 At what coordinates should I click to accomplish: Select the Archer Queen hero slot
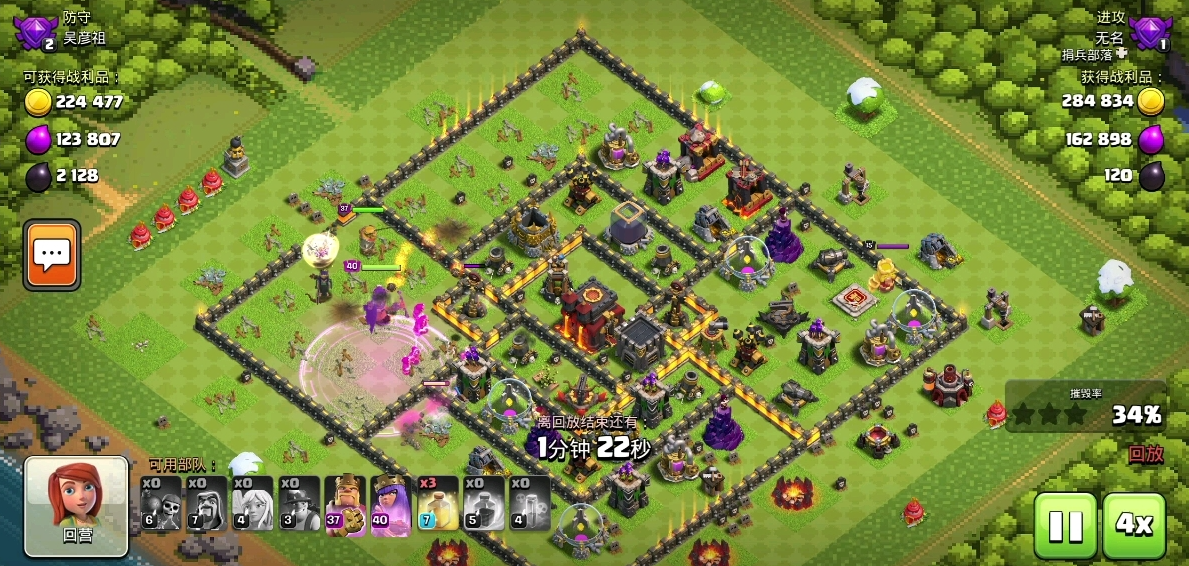tap(391, 503)
